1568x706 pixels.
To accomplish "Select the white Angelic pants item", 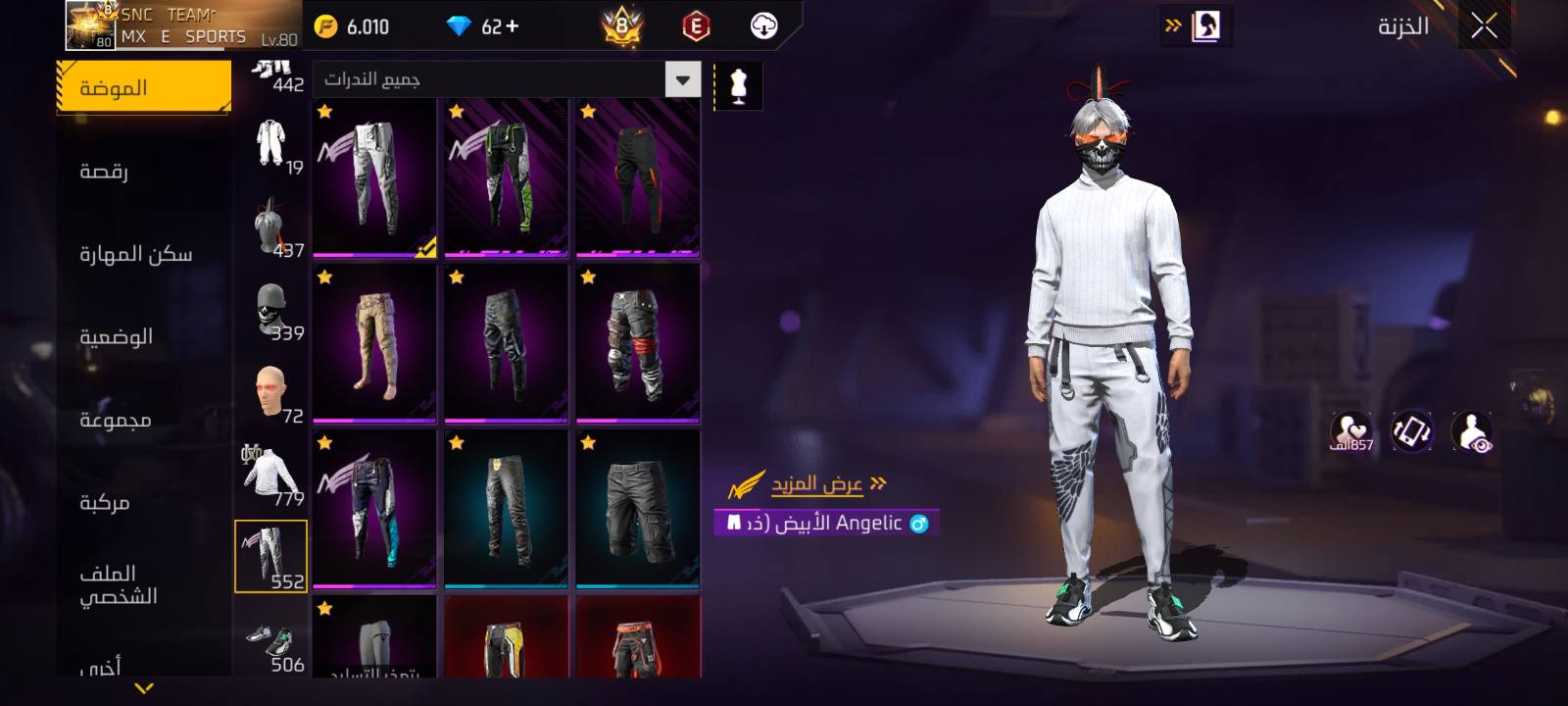I will click(374, 177).
